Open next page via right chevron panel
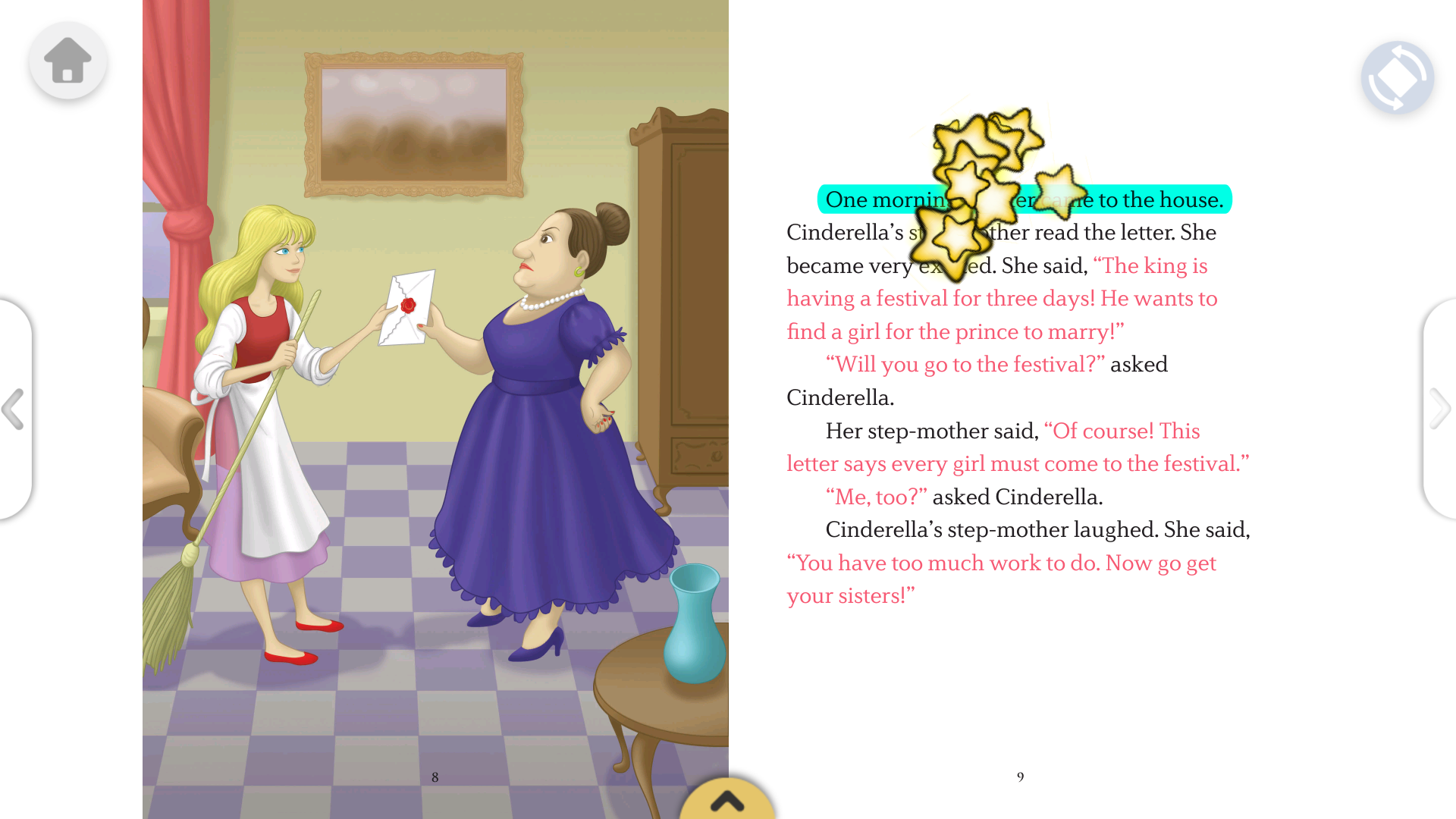 pyautogui.click(x=1441, y=409)
